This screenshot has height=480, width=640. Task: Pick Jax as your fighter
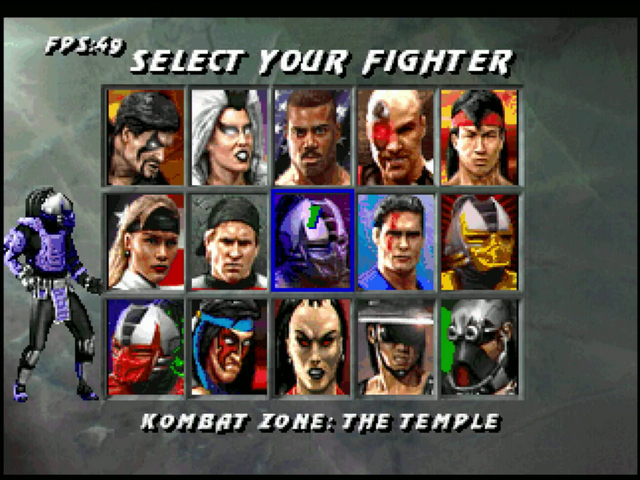(312, 137)
